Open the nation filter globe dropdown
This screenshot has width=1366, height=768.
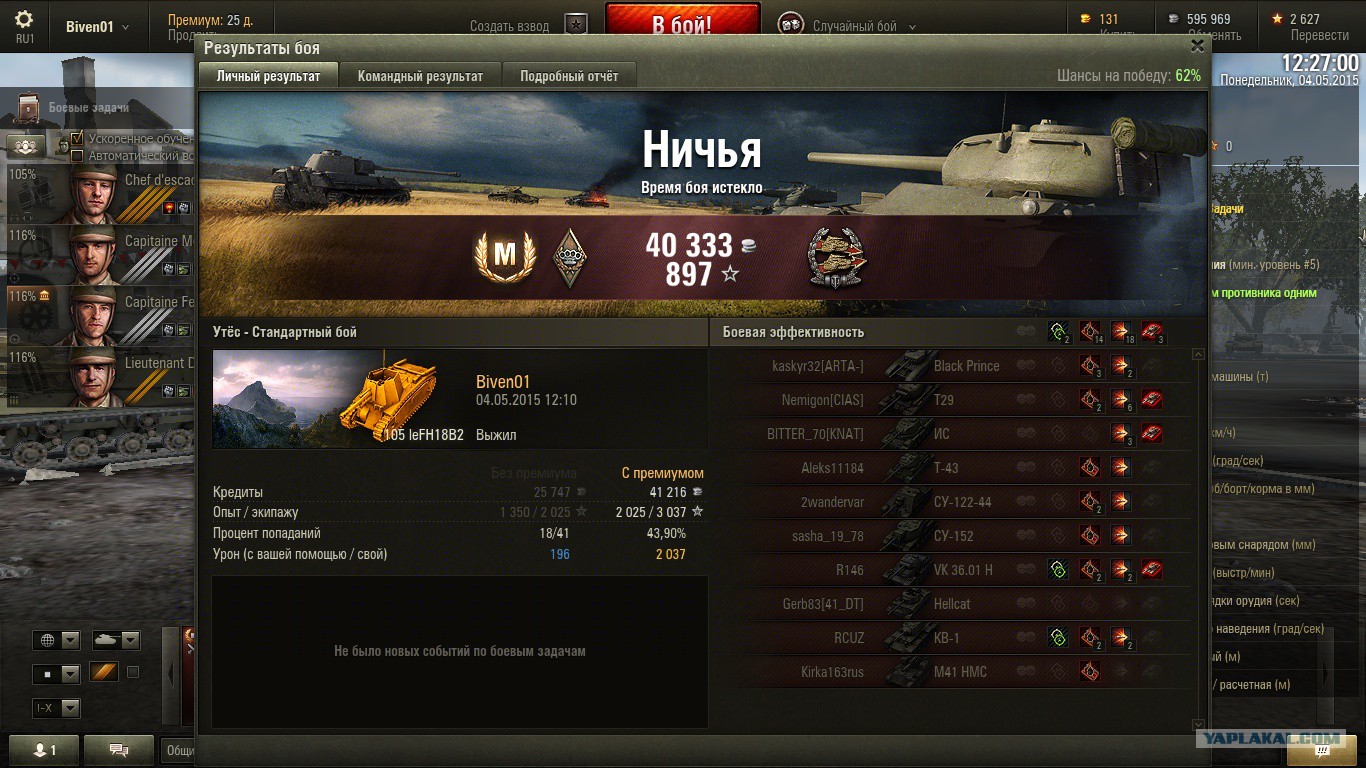click(x=57, y=640)
